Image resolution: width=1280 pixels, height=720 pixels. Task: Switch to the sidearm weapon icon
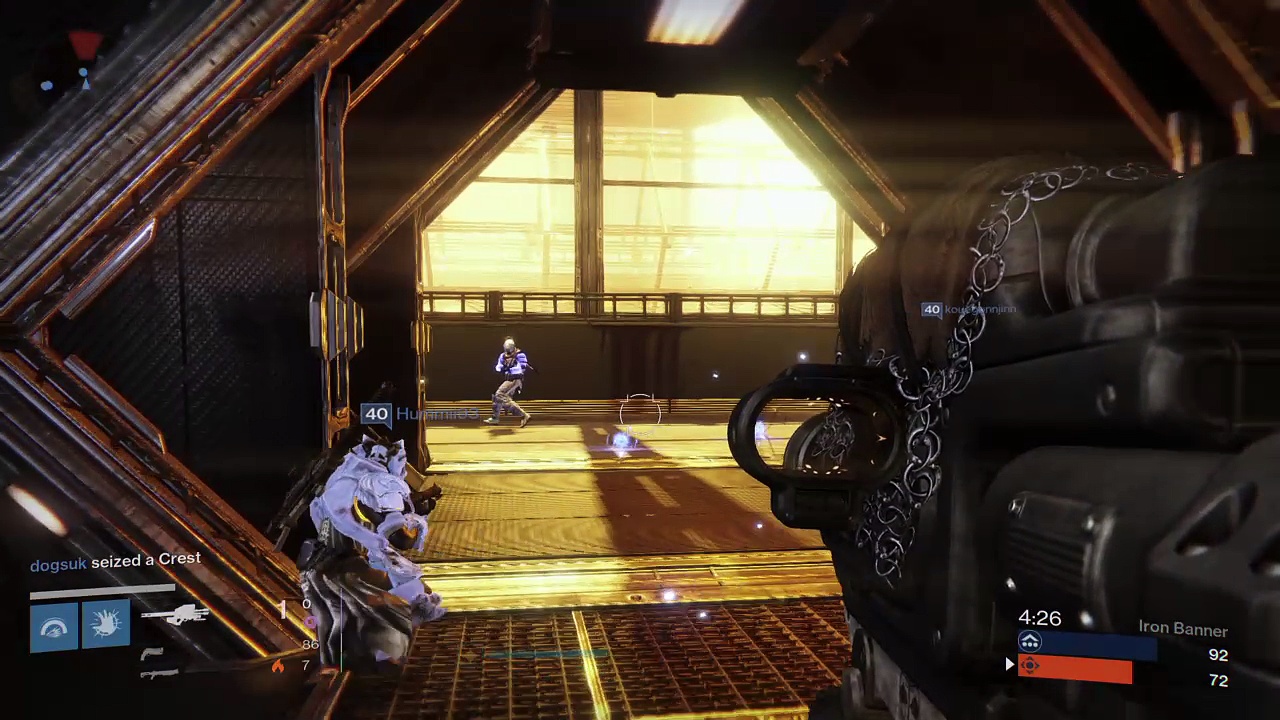152,654
